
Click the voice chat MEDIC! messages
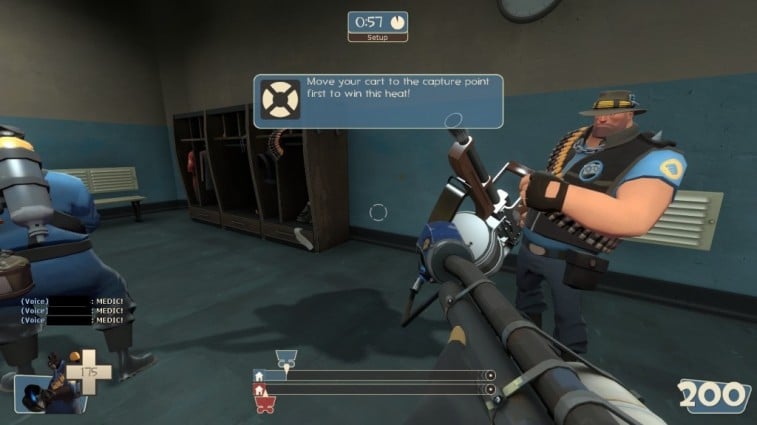(x=74, y=310)
